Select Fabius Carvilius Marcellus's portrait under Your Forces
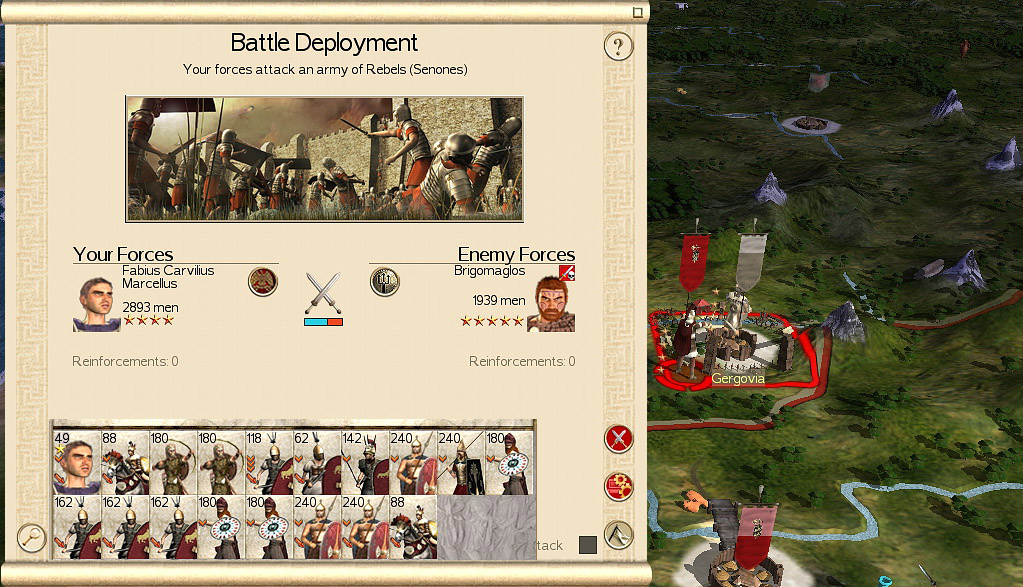Viewport: 1023px width, 587px height. point(96,303)
